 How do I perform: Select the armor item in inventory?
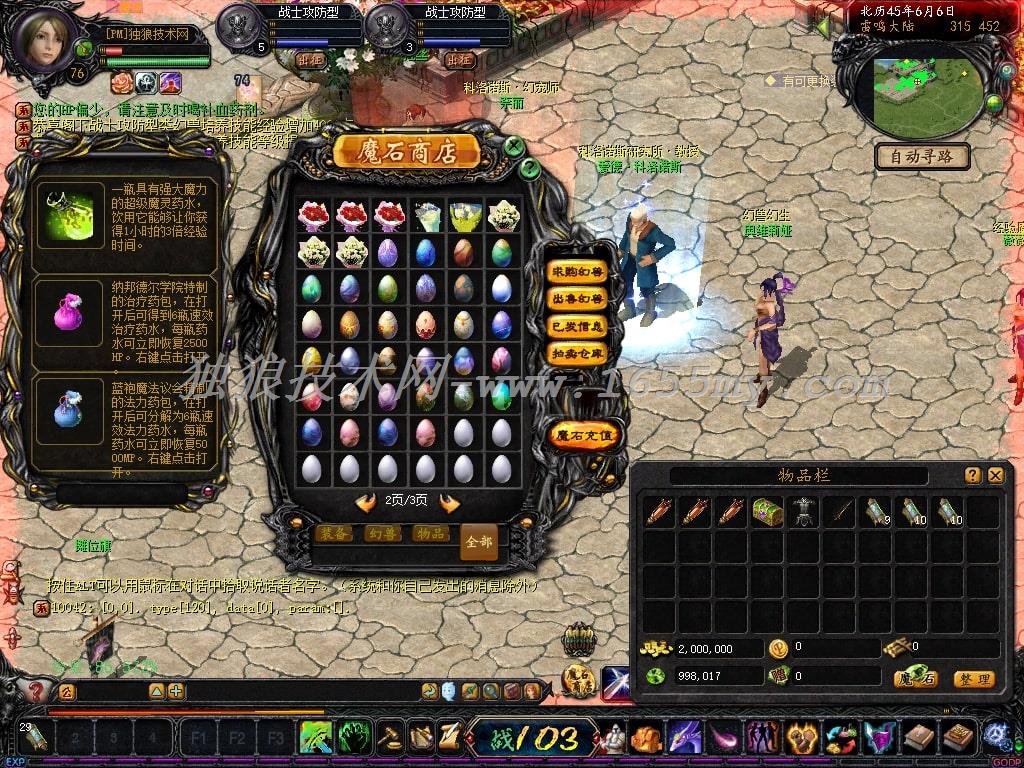[803, 512]
